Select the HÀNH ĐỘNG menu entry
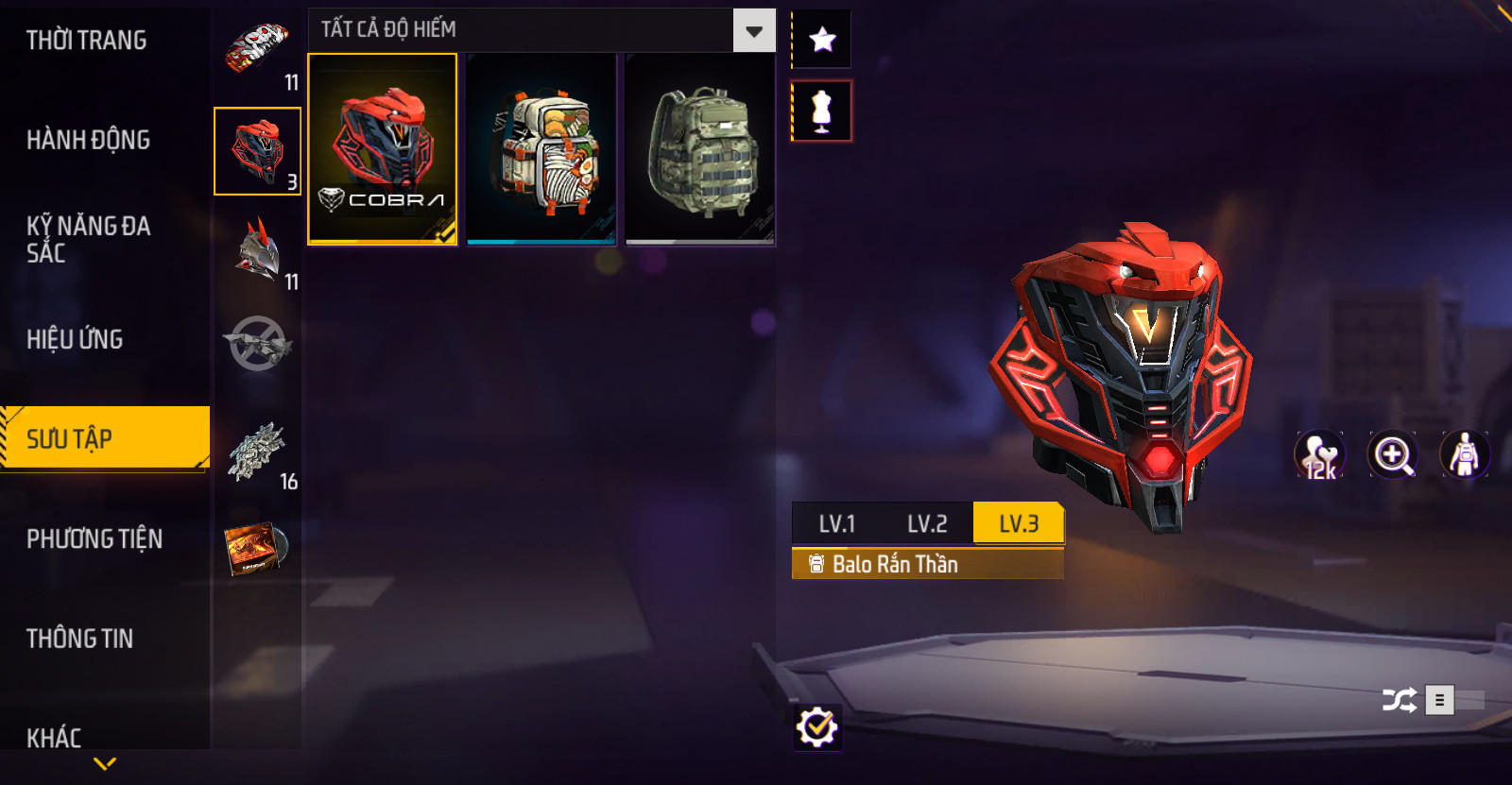1512x785 pixels. [x=88, y=140]
